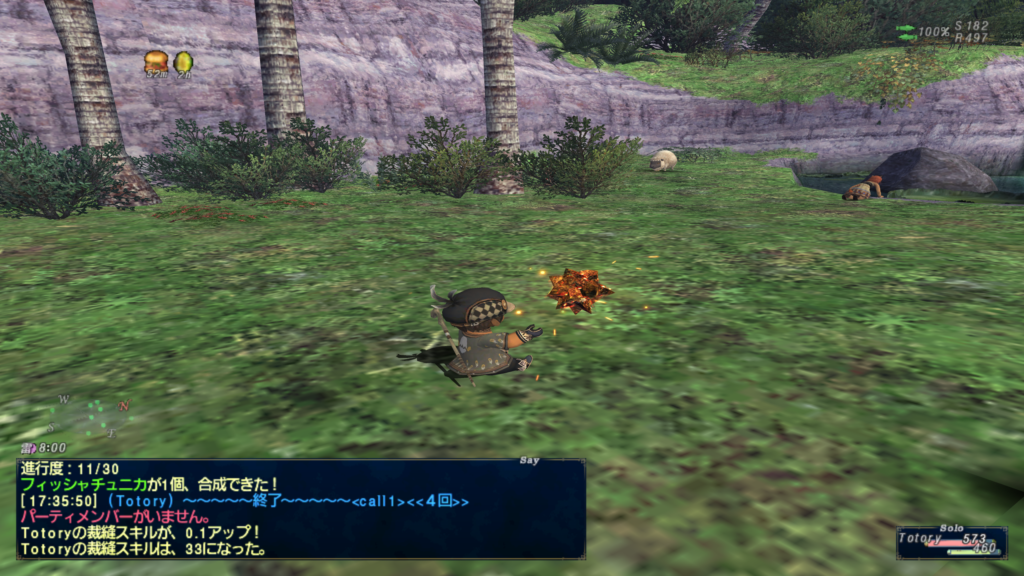Click the hamburger food buff icon
The image size is (1024, 576).
point(156,62)
